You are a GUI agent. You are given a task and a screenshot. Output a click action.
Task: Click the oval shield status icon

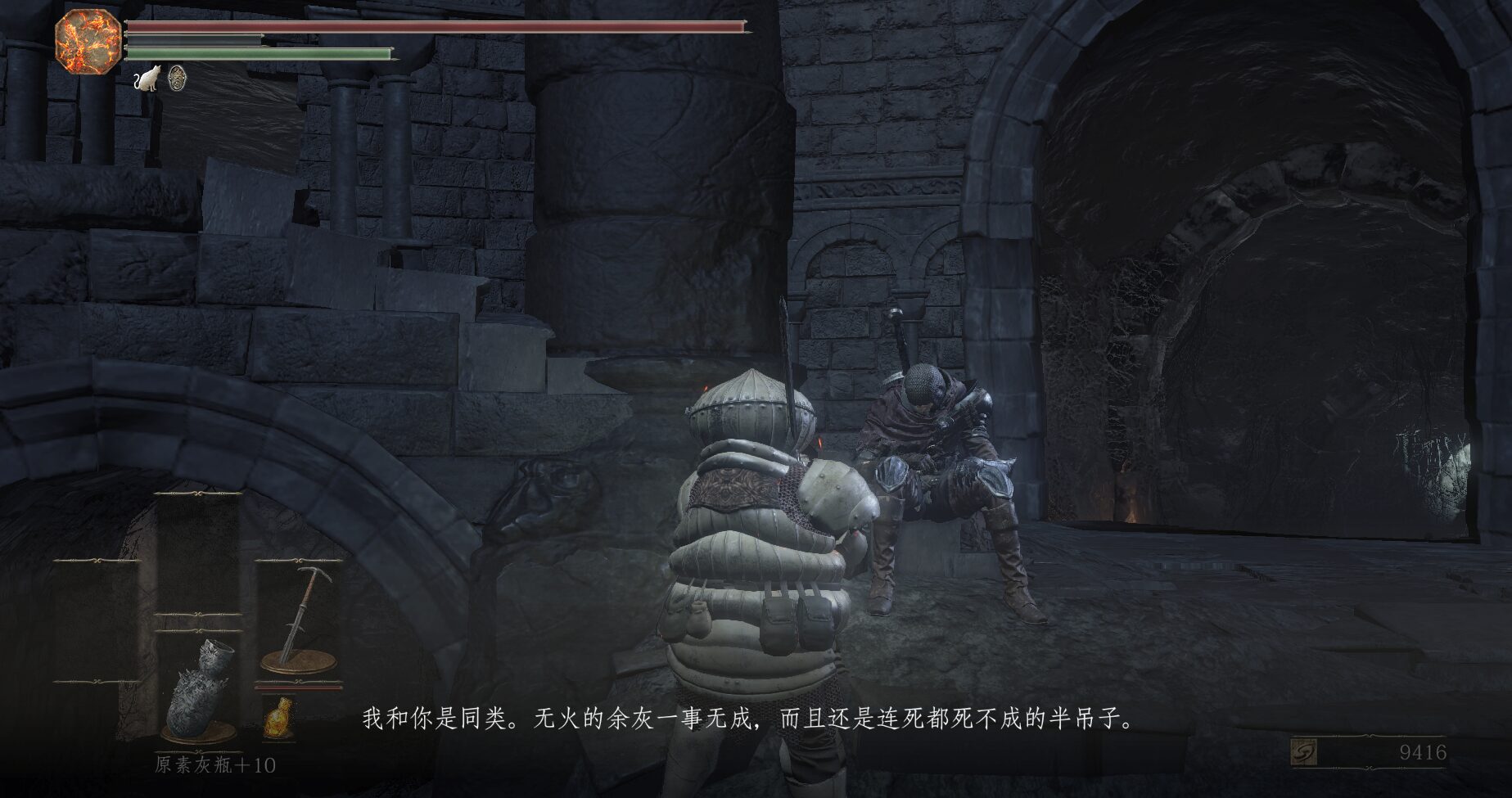[x=176, y=78]
